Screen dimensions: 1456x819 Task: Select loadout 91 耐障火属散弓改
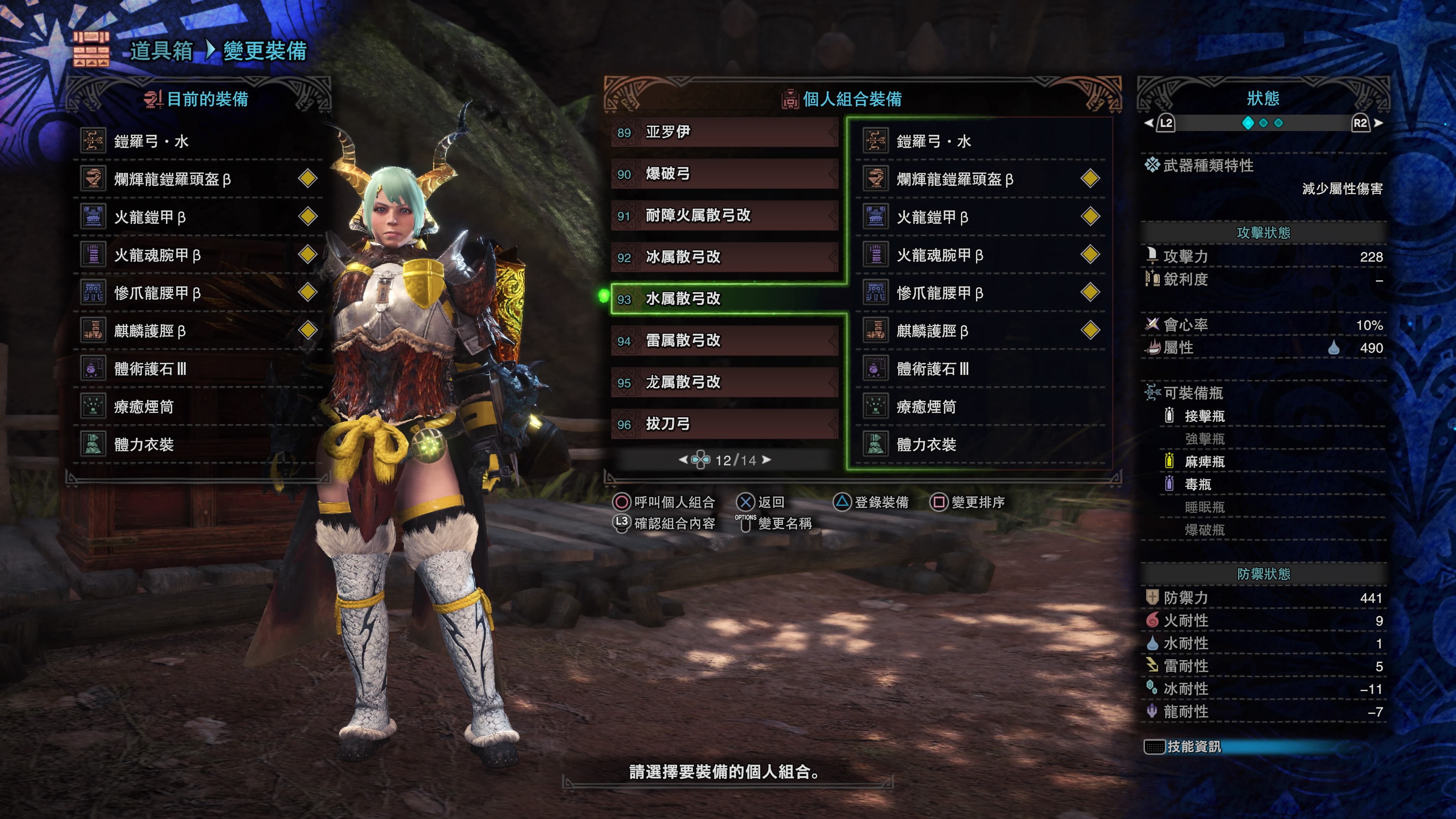(723, 216)
